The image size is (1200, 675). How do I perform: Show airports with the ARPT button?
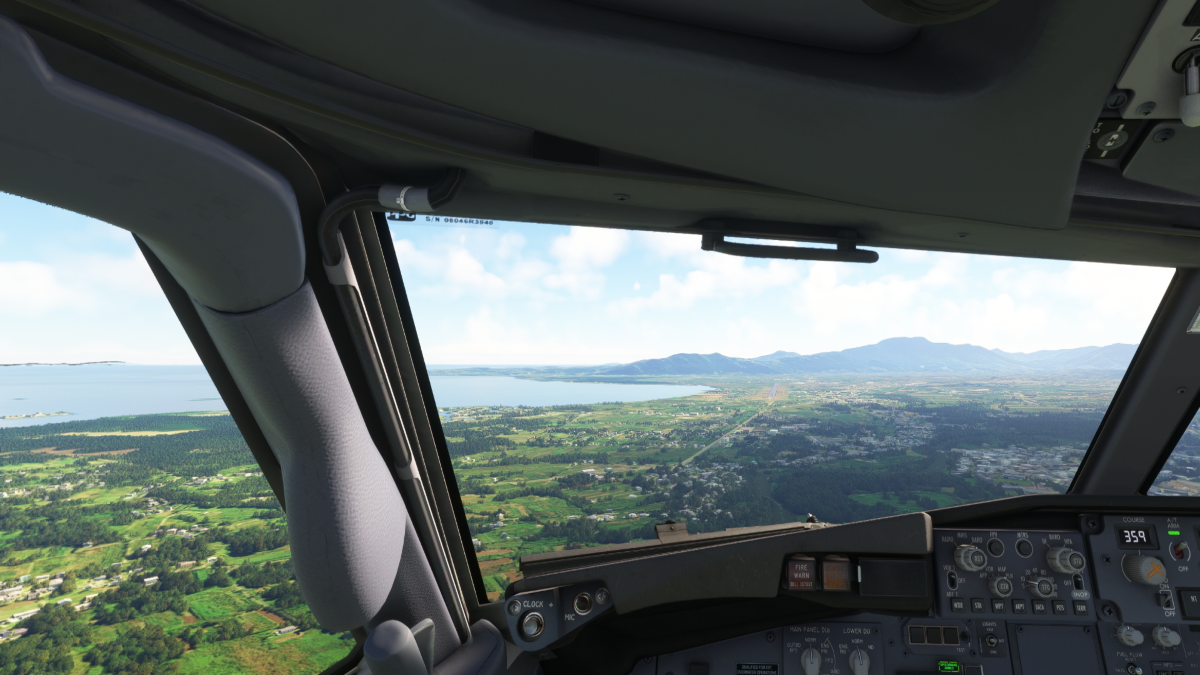tap(1019, 605)
